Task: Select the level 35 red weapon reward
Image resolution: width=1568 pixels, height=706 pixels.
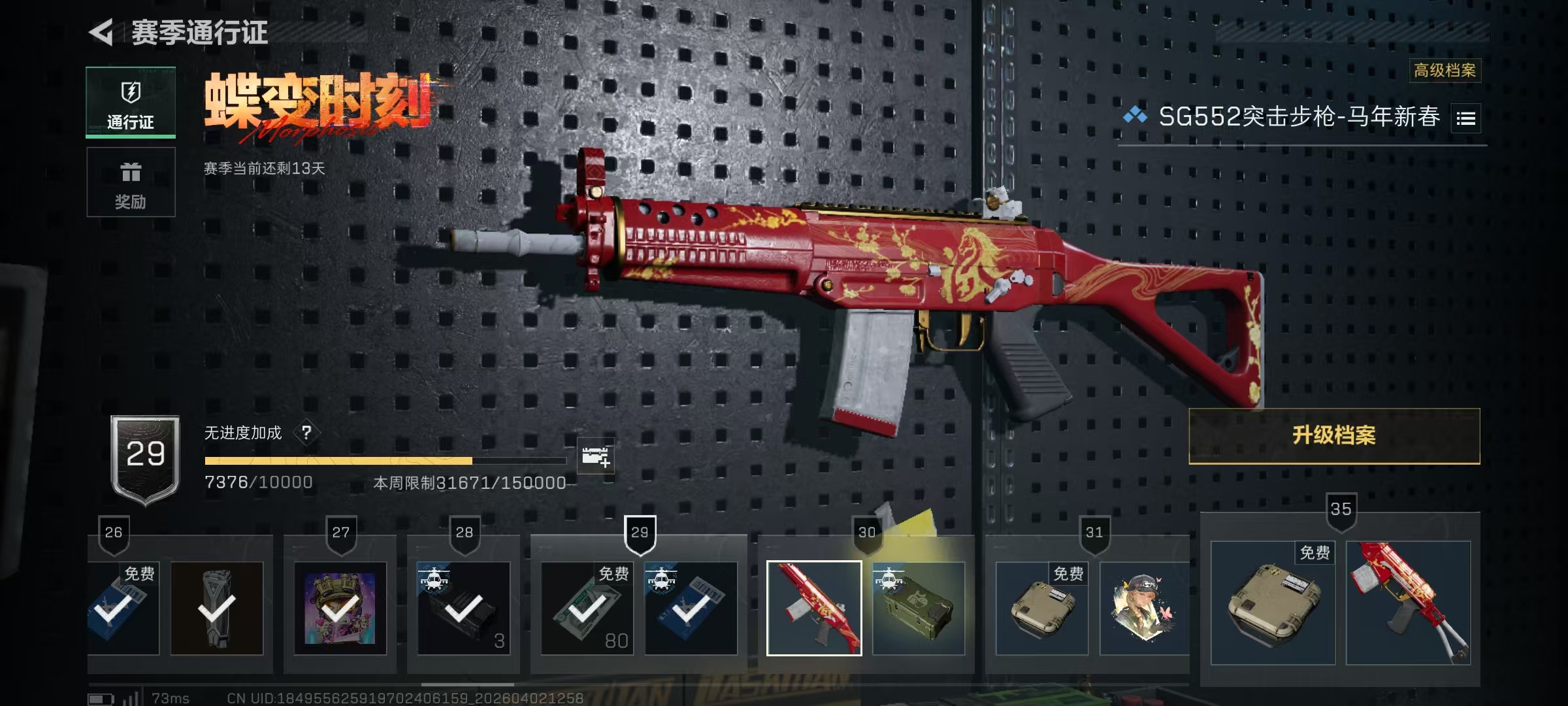Action: (1408, 603)
